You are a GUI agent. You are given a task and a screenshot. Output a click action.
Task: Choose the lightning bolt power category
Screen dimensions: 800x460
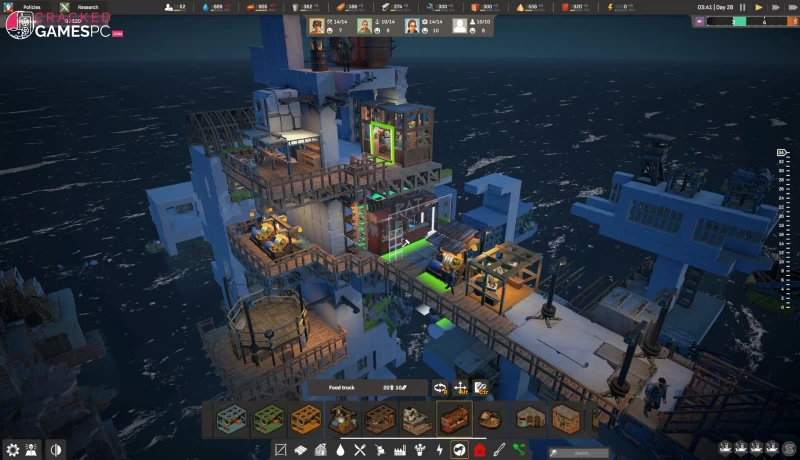click(439, 450)
